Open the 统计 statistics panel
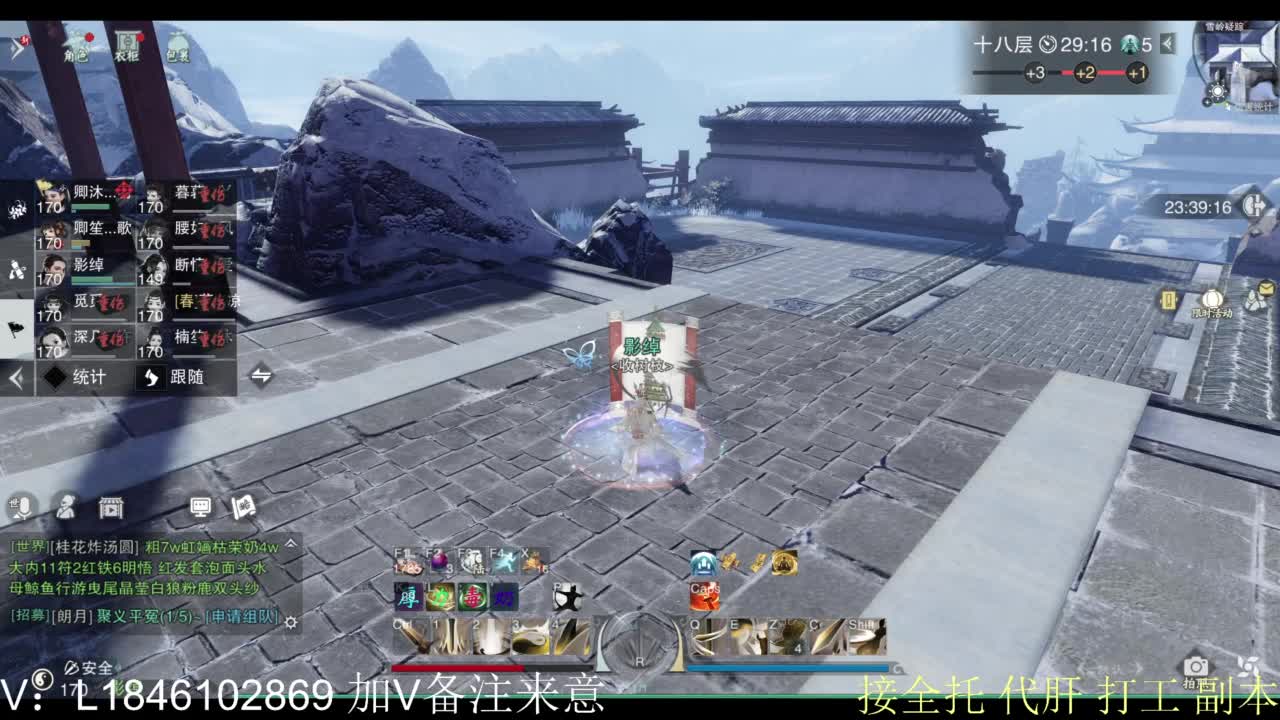 tap(87, 378)
